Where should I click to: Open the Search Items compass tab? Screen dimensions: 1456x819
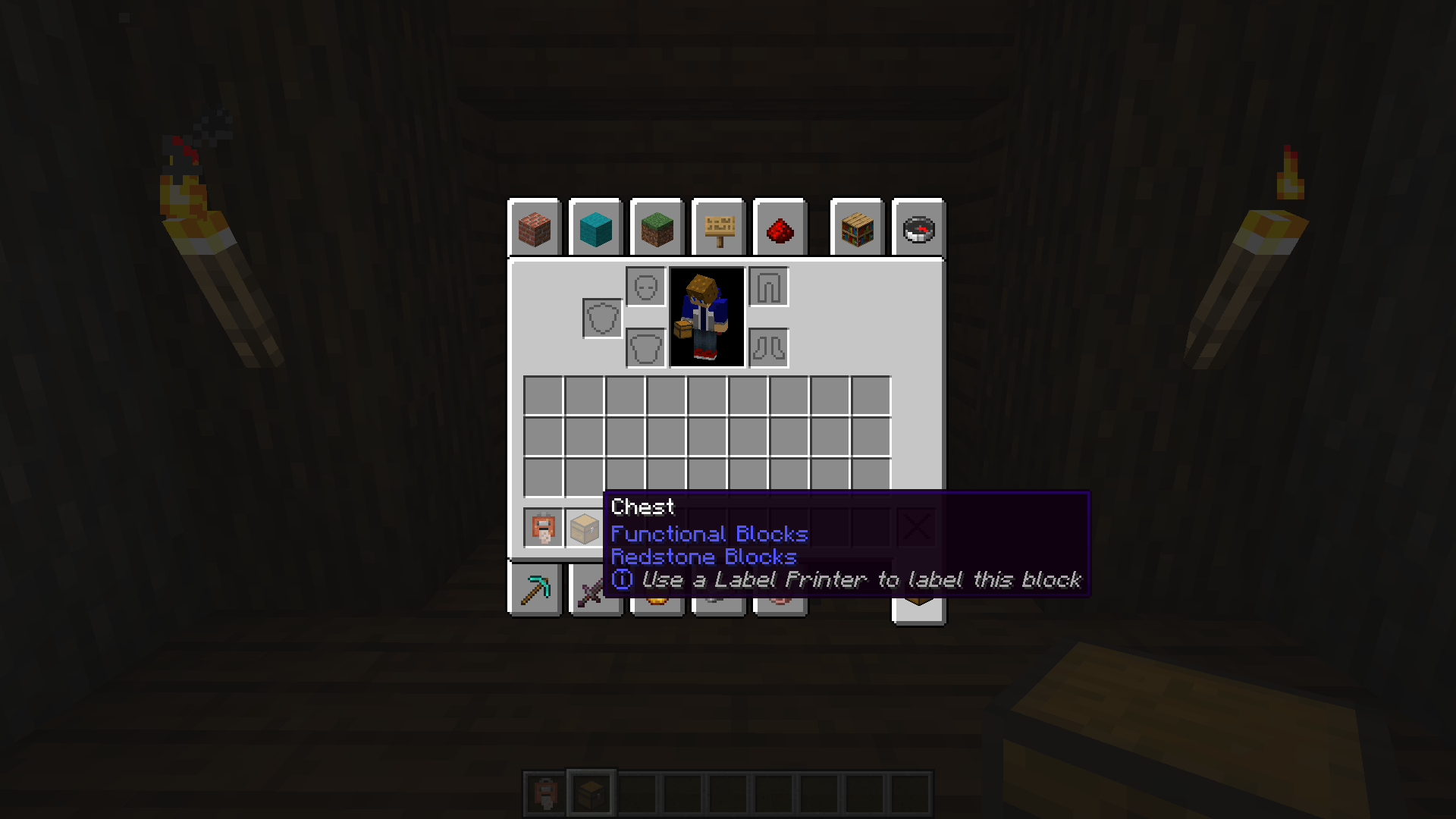click(918, 228)
